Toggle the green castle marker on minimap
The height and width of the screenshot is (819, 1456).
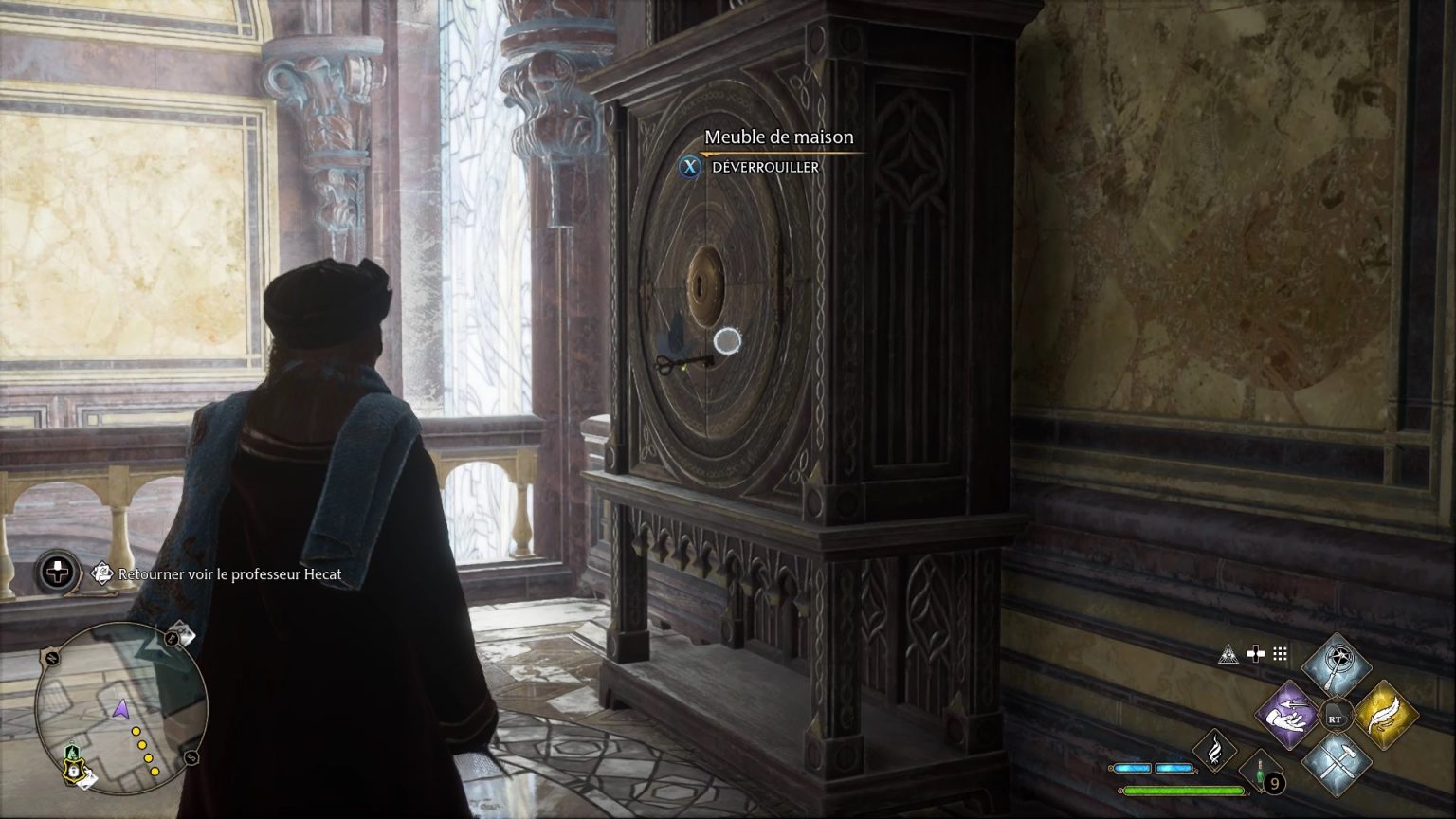[71, 751]
